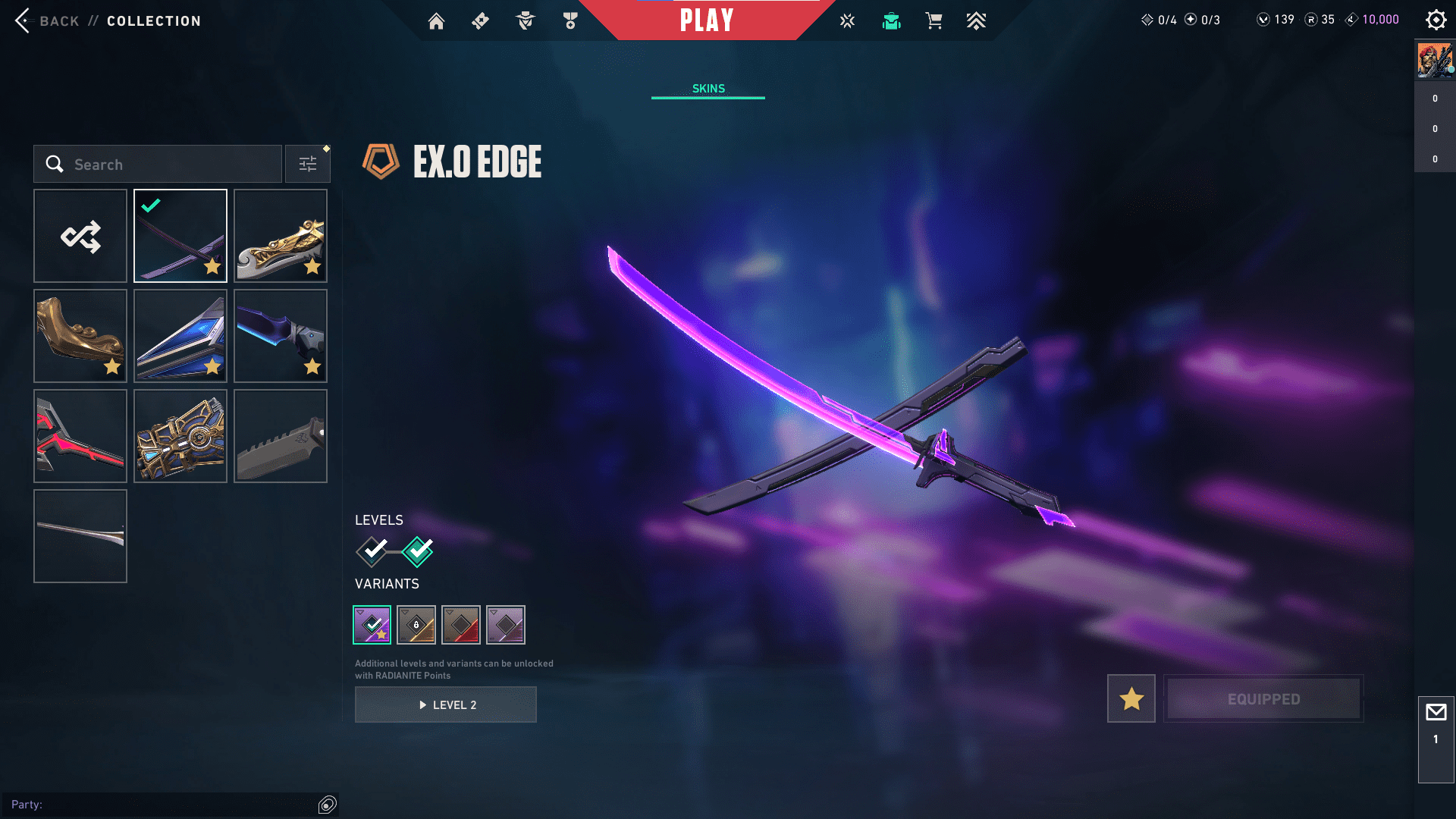Click the LEVEL 2 preview button

tap(445, 704)
